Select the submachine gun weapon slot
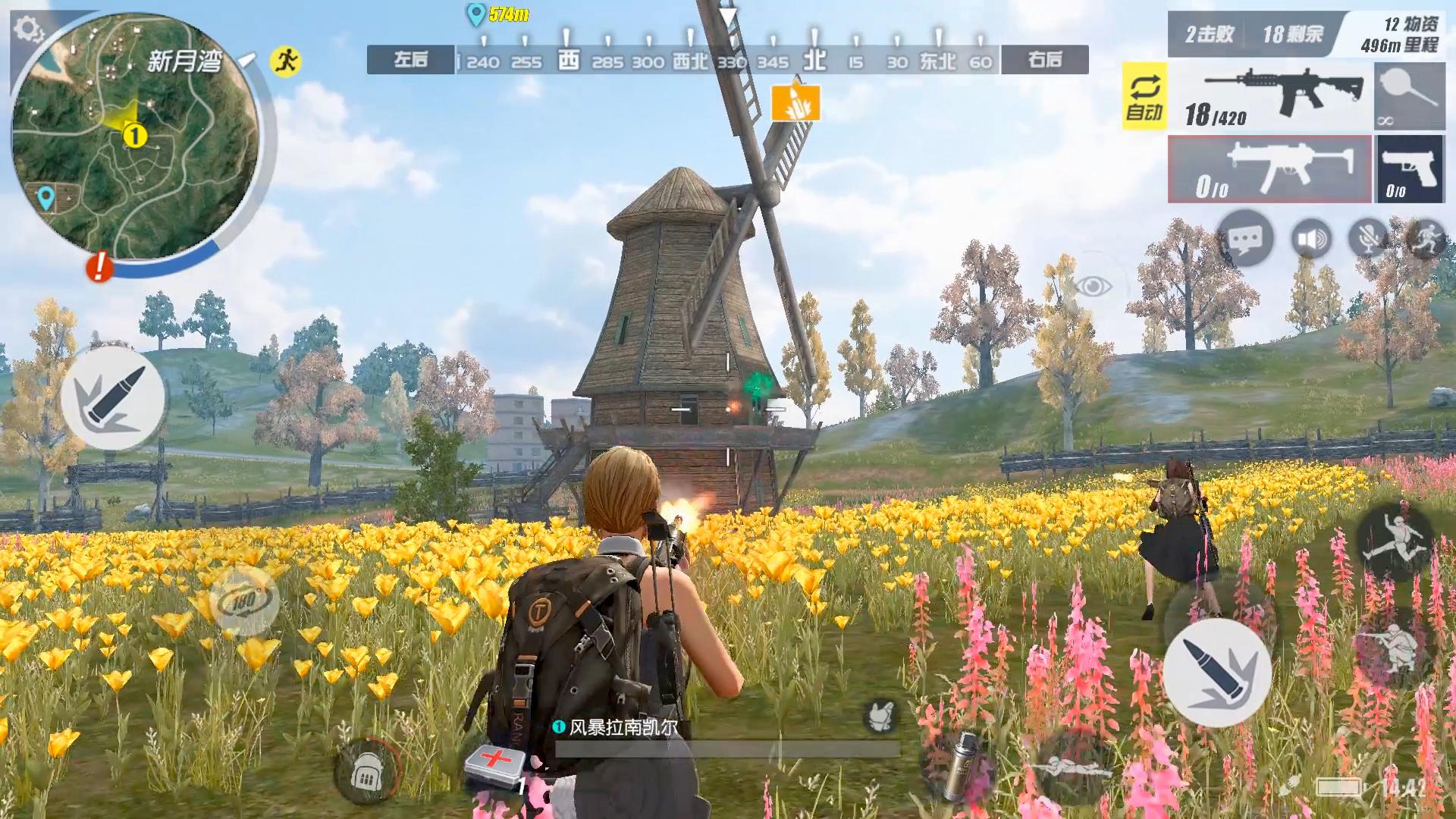Viewport: 1456px width, 819px height. 1269,169
